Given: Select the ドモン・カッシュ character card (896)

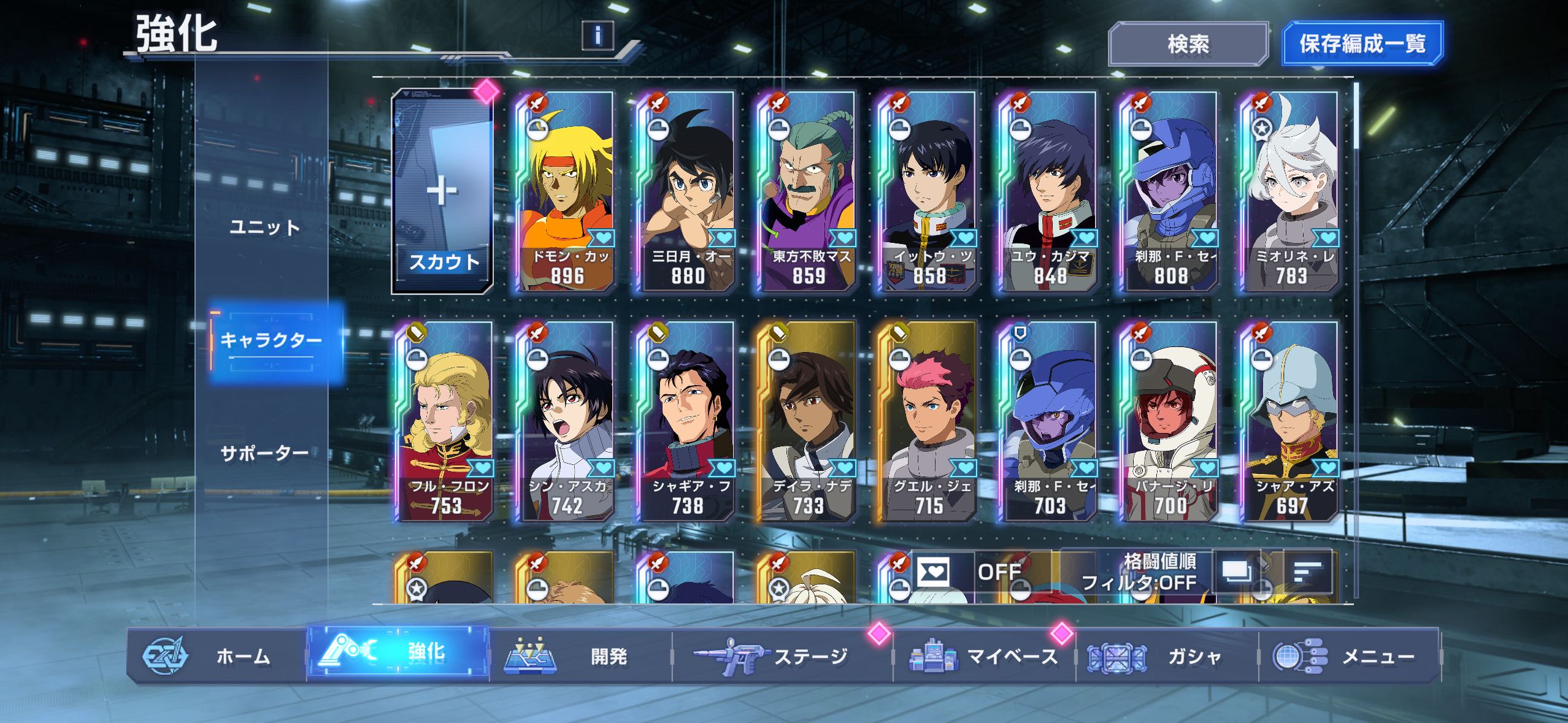Looking at the screenshot, I should [566, 192].
